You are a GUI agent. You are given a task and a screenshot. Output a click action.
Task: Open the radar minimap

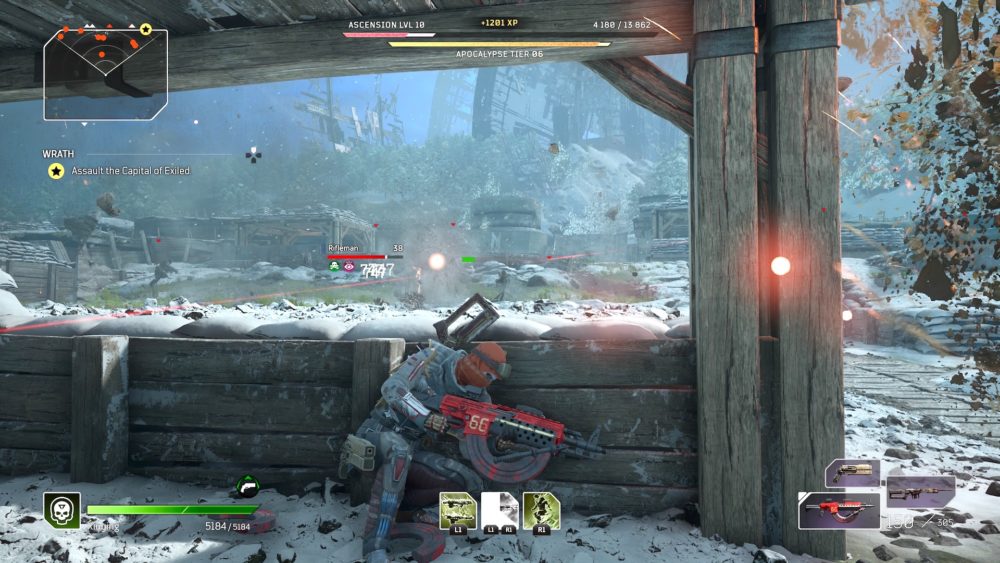point(105,73)
